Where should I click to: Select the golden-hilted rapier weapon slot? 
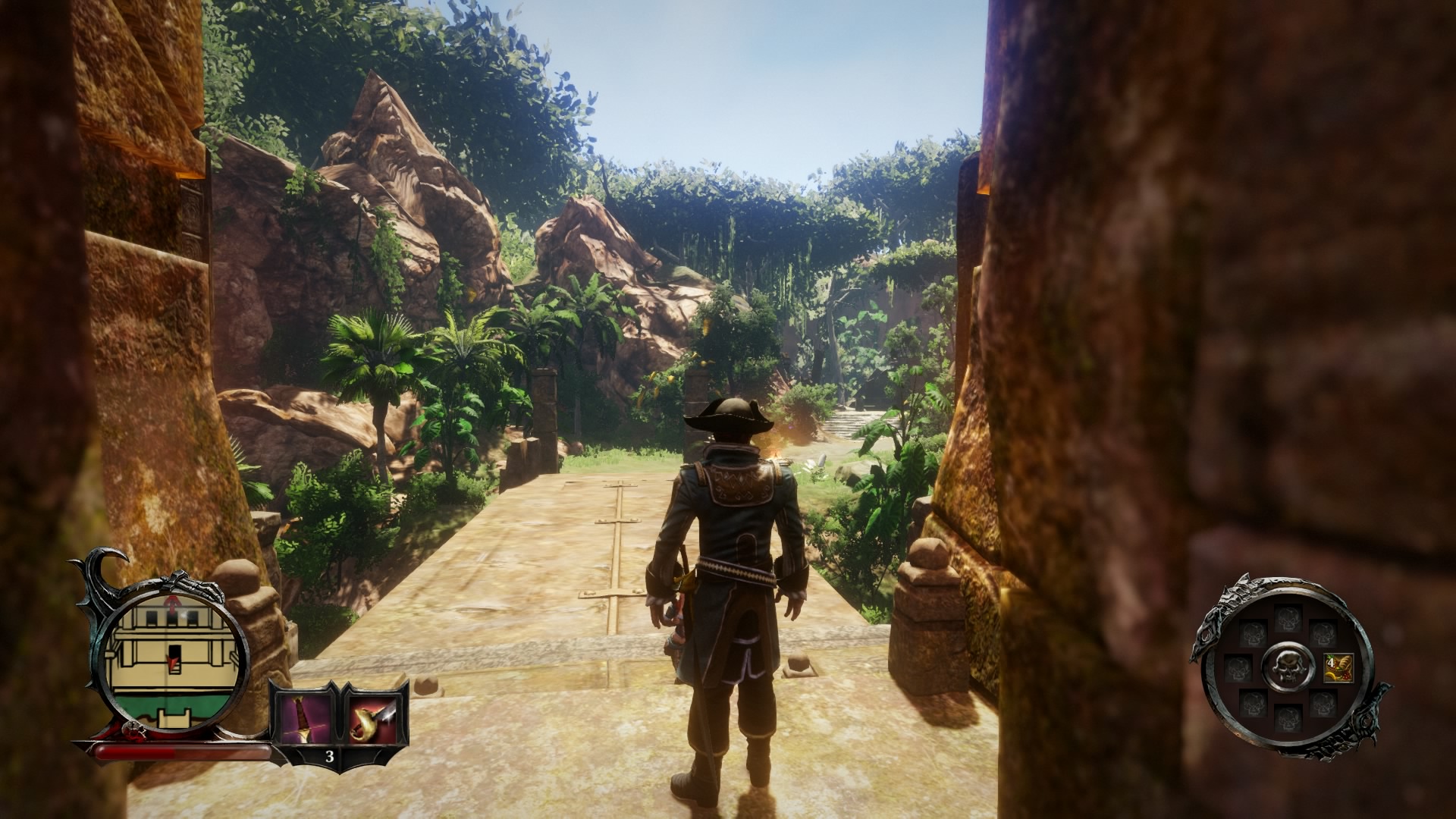coord(373,718)
